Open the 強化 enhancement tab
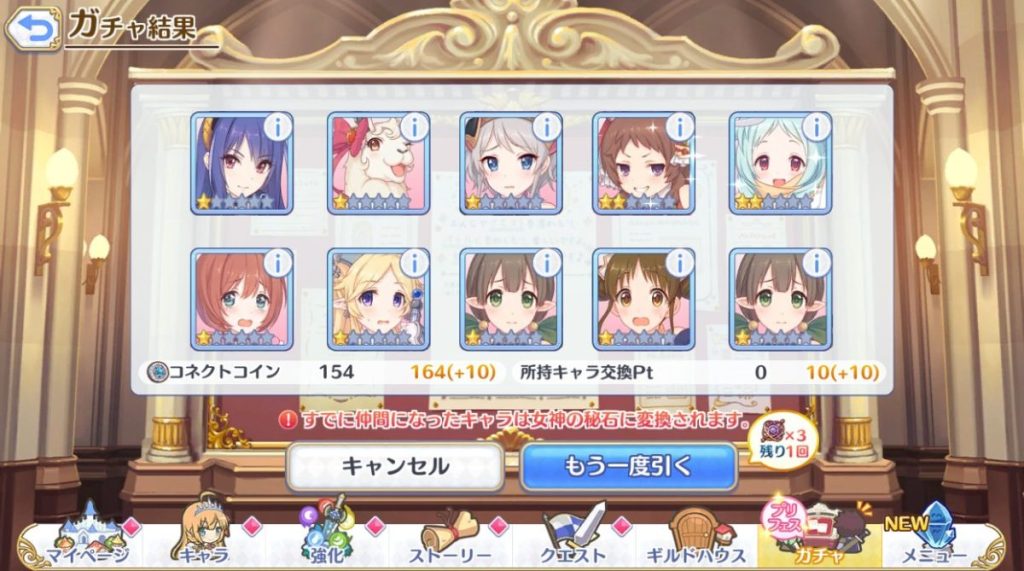1024x571 pixels. pos(330,540)
